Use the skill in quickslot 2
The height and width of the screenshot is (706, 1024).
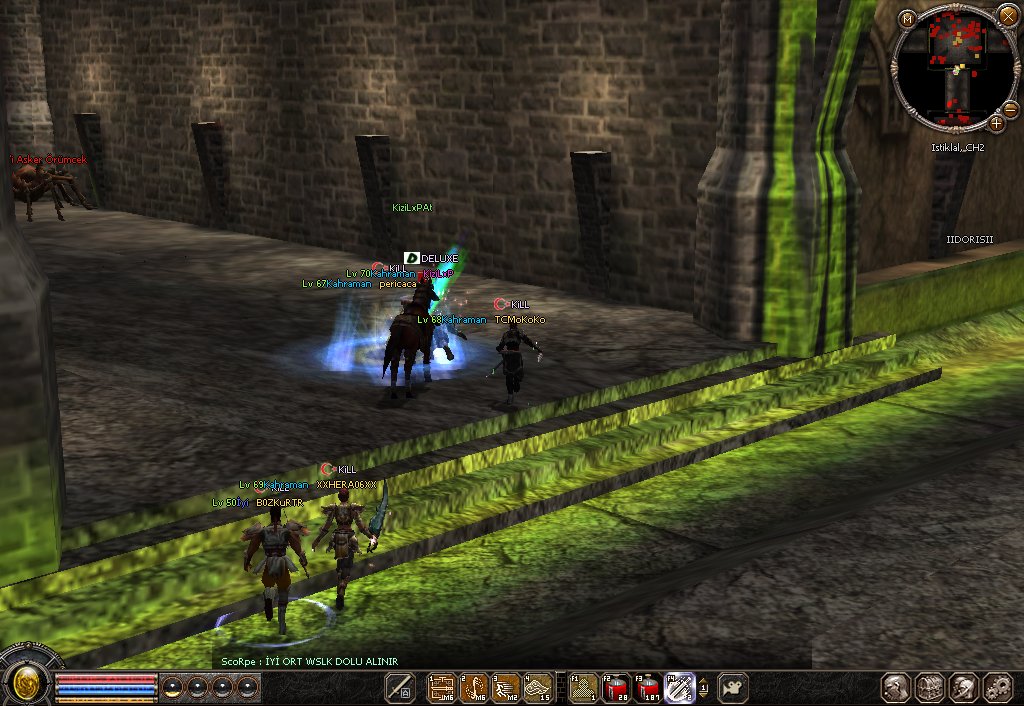pyautogui.click(x=474, y=687)
